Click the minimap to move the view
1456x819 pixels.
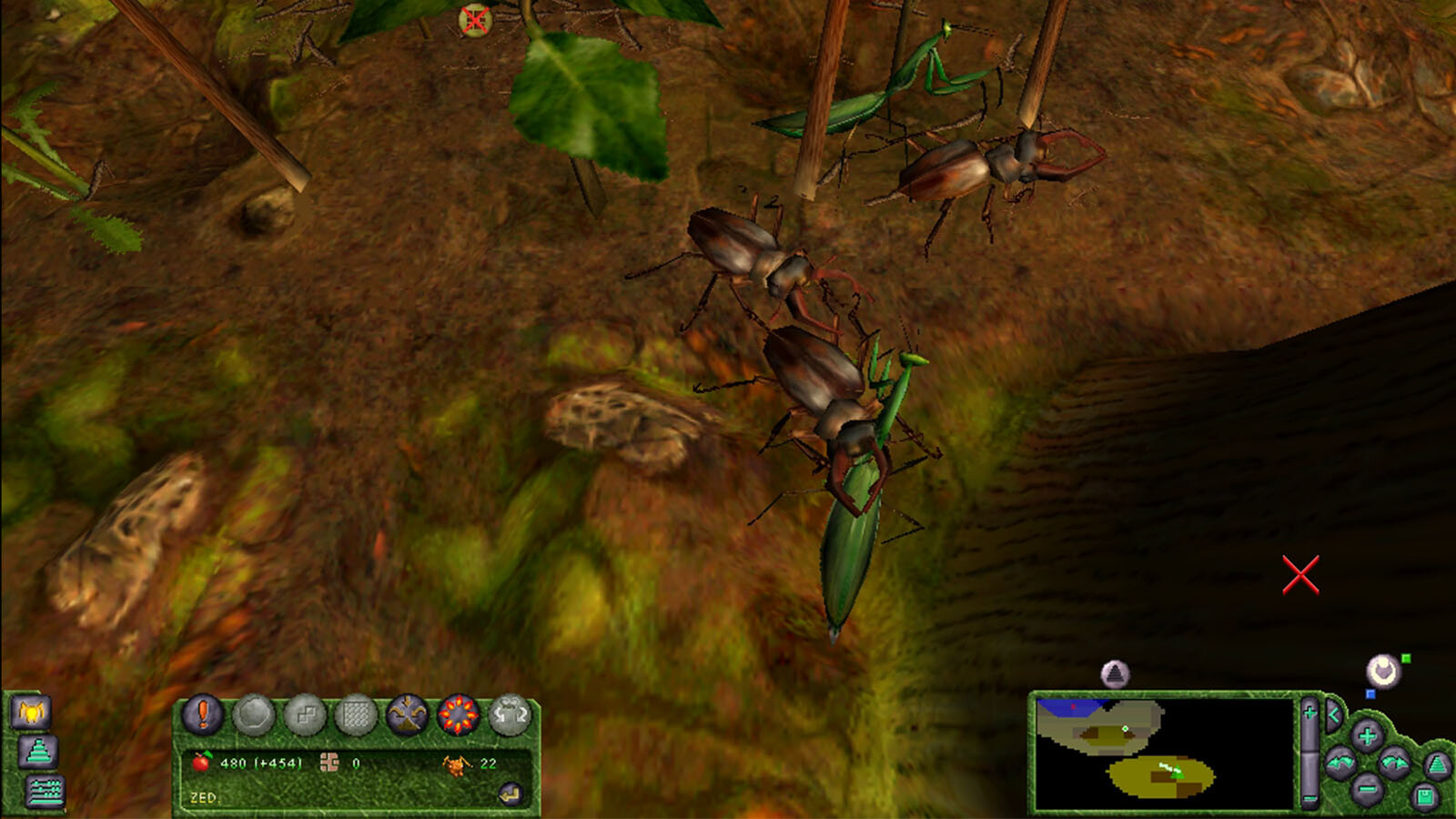1165,753
